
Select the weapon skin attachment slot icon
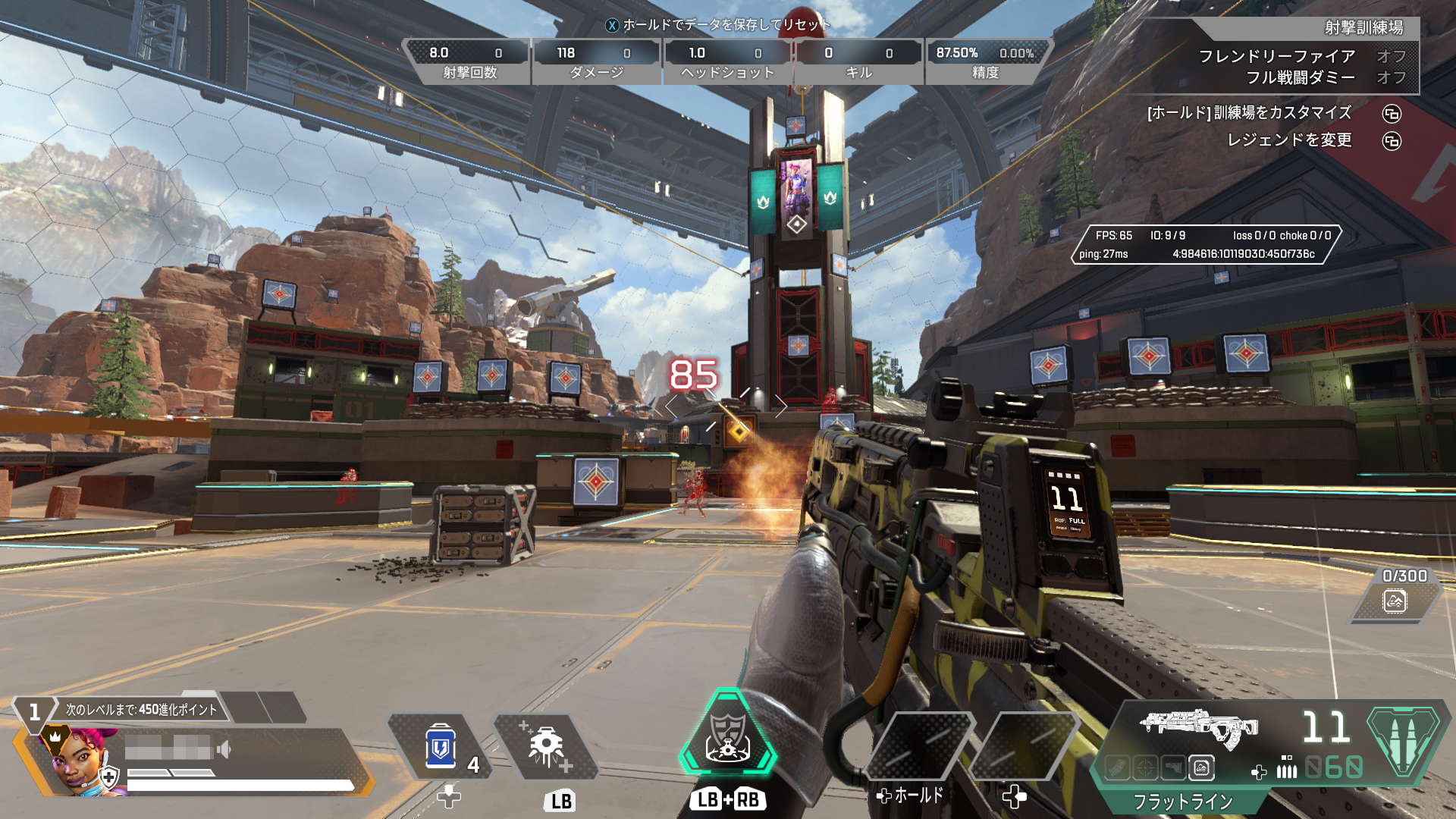pyautogui.click(x=1202, y=768)
